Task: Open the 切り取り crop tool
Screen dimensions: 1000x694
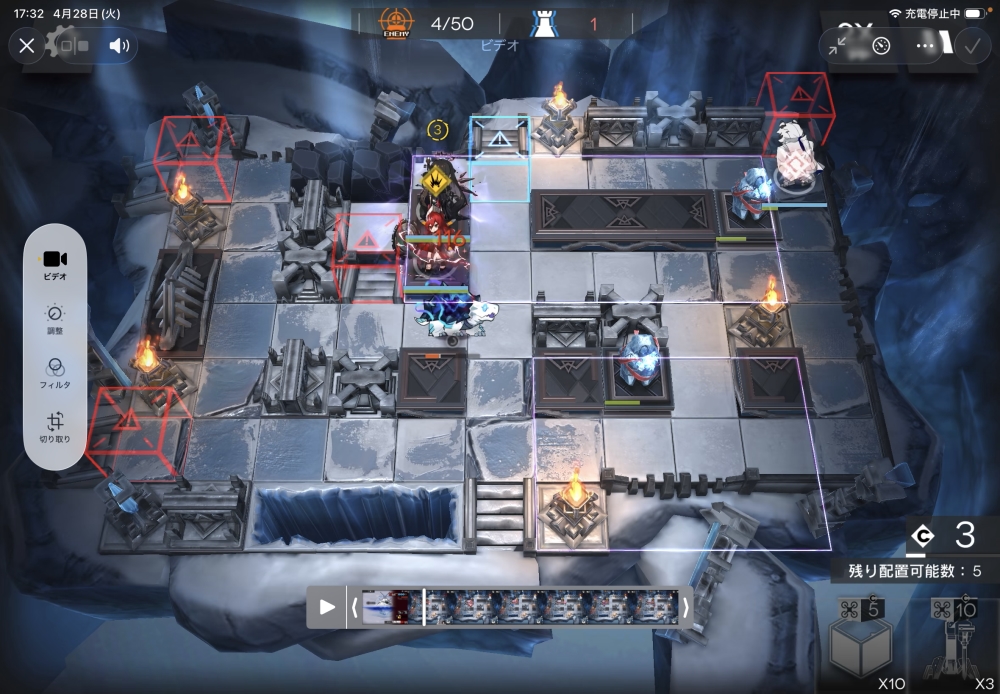Action: [55, 427]
